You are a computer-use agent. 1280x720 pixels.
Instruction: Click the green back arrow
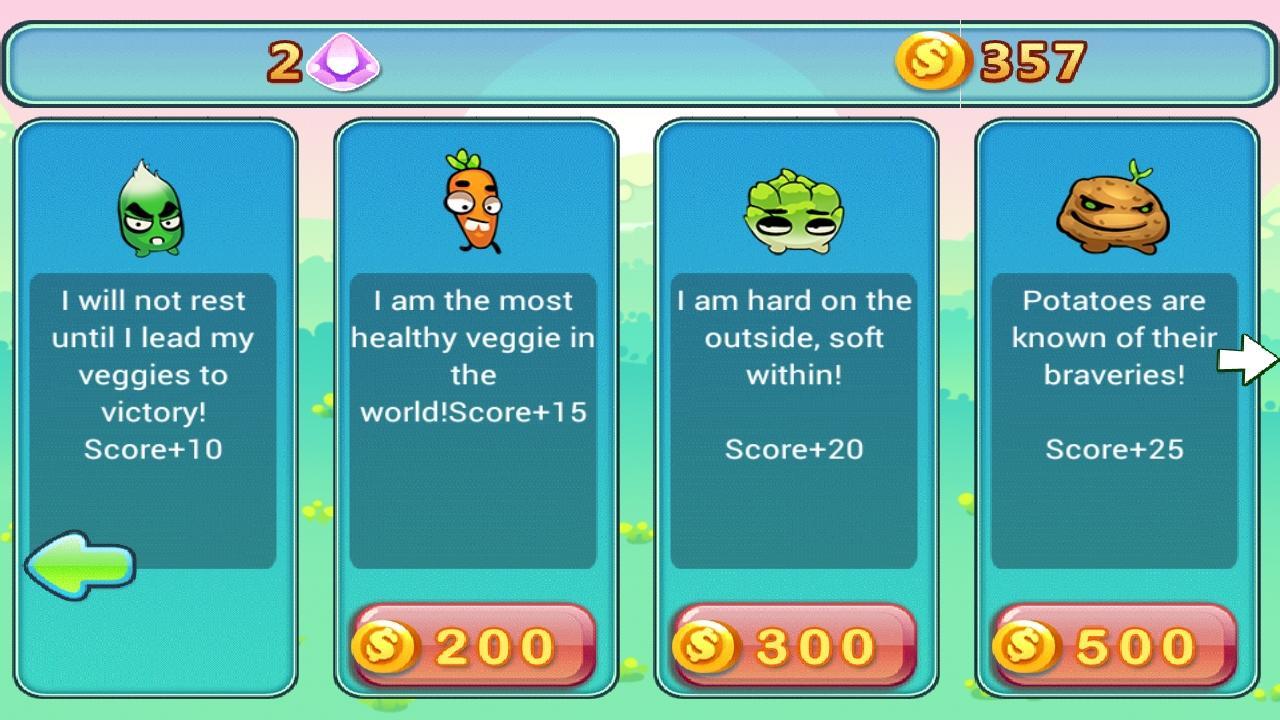coord(82,563)
